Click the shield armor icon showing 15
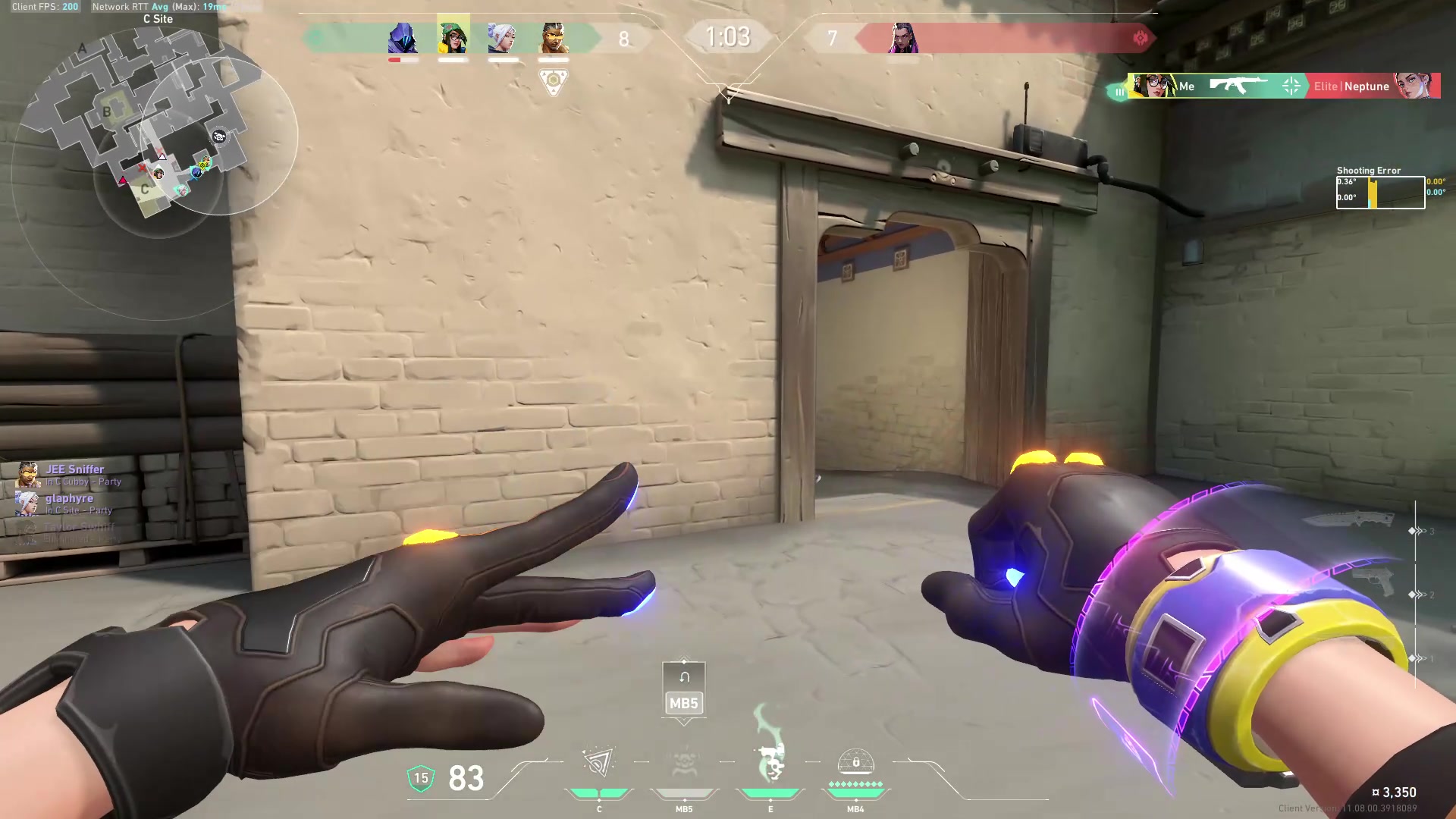Screen dimensions: 1456x819 tap(422, 777)
